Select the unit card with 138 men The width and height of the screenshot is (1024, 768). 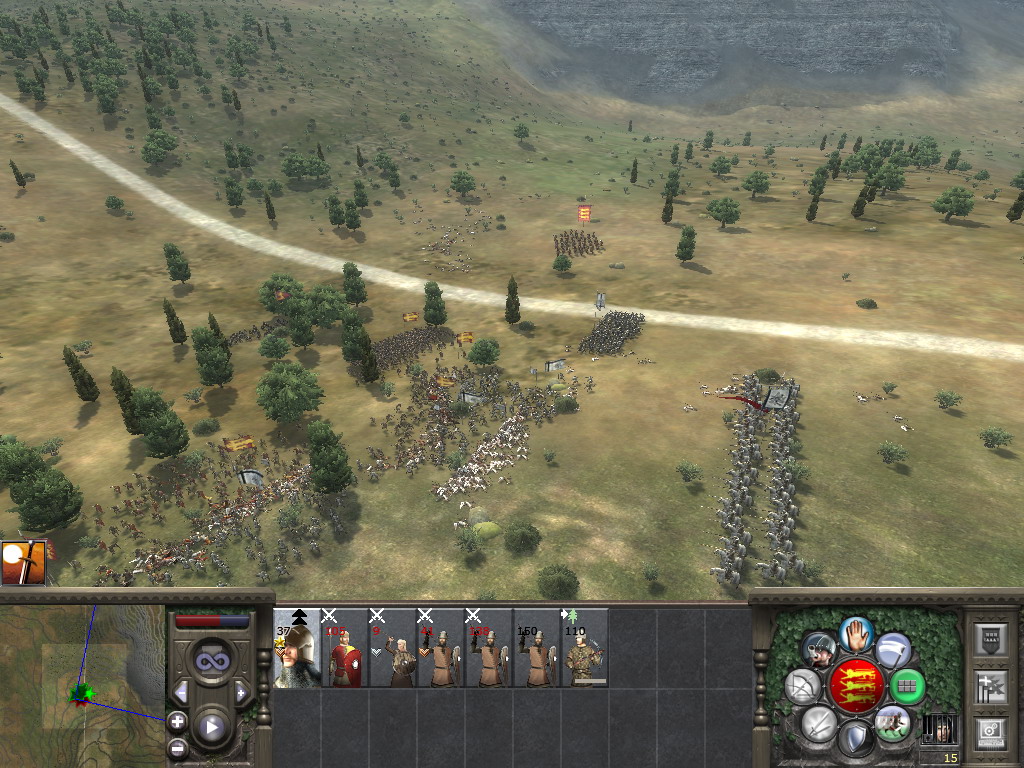tap(489, 648)
